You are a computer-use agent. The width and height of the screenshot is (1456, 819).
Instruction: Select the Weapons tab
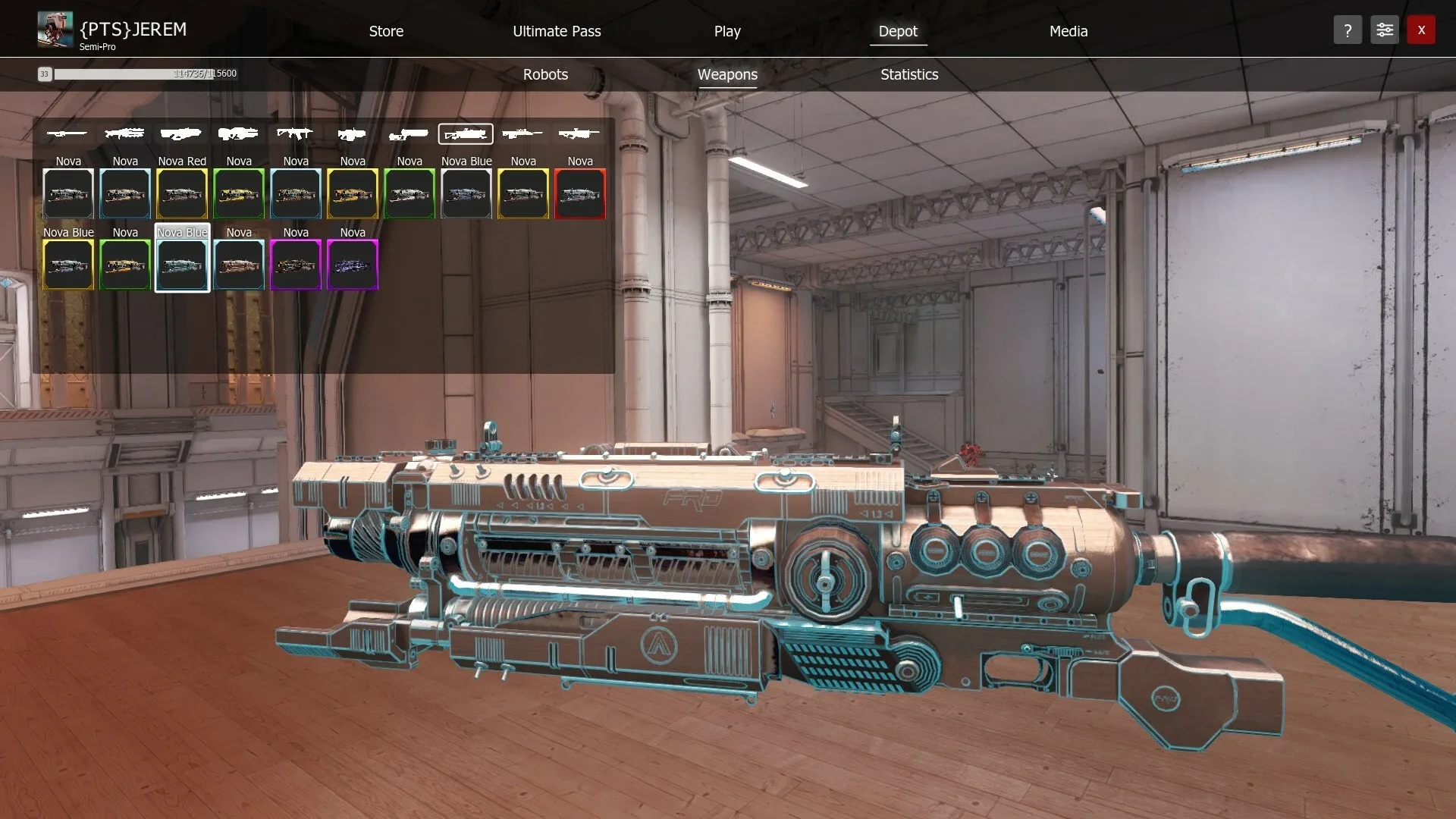coord(727,74)
